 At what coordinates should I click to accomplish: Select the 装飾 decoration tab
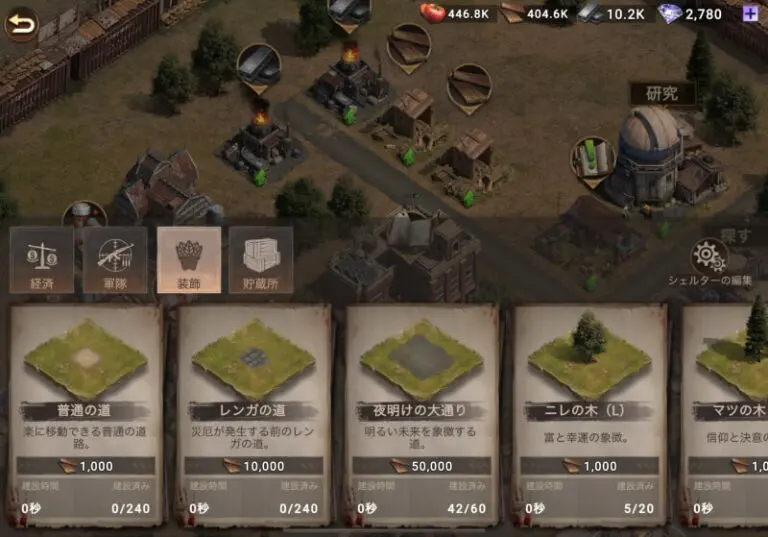tap(188, 260)
